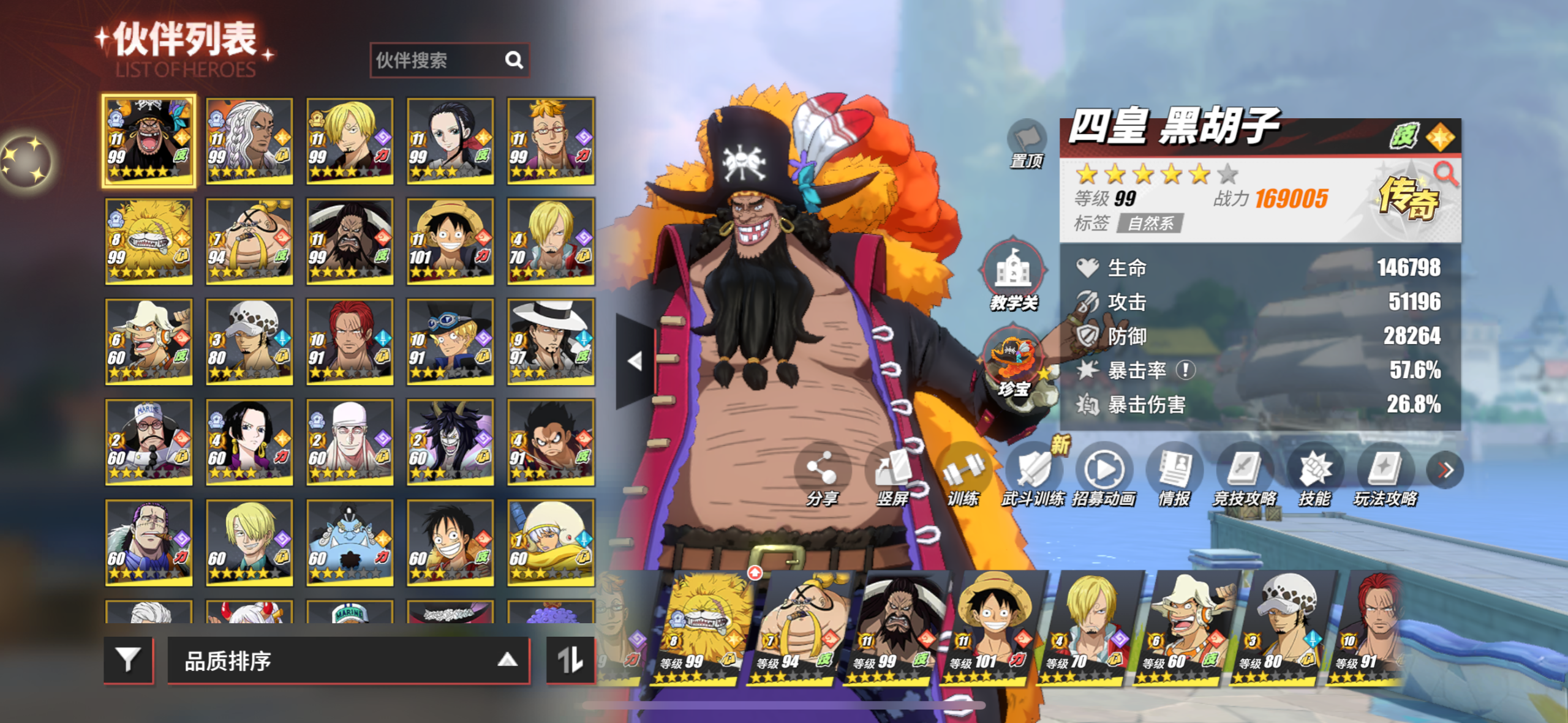The height and width of the screenshot is (723, 1568).
Task: Open the 训练 training dumbbell button
Action: click(x=962, y=476)
